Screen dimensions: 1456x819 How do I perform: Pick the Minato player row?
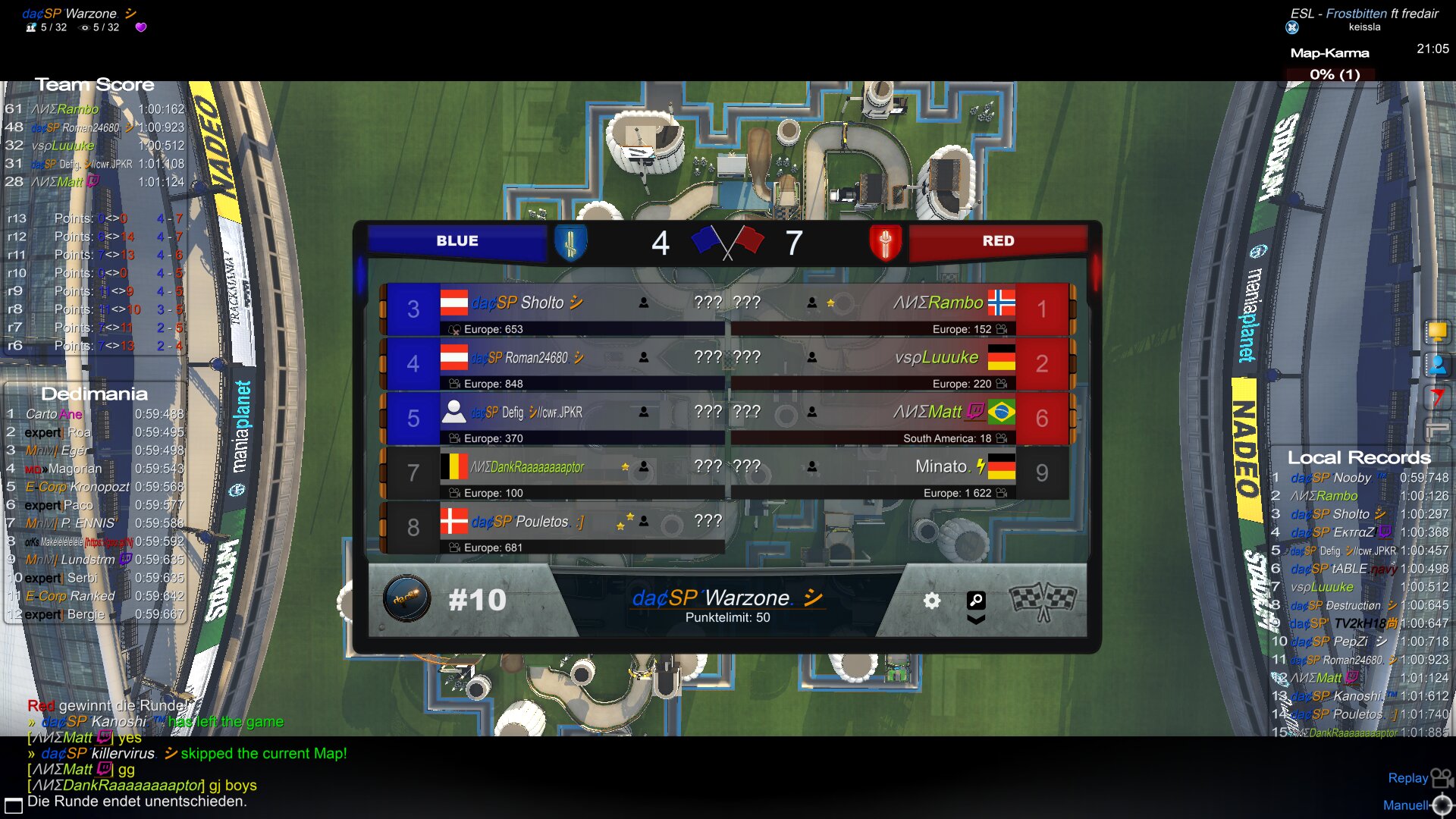(x=902, y=473)
